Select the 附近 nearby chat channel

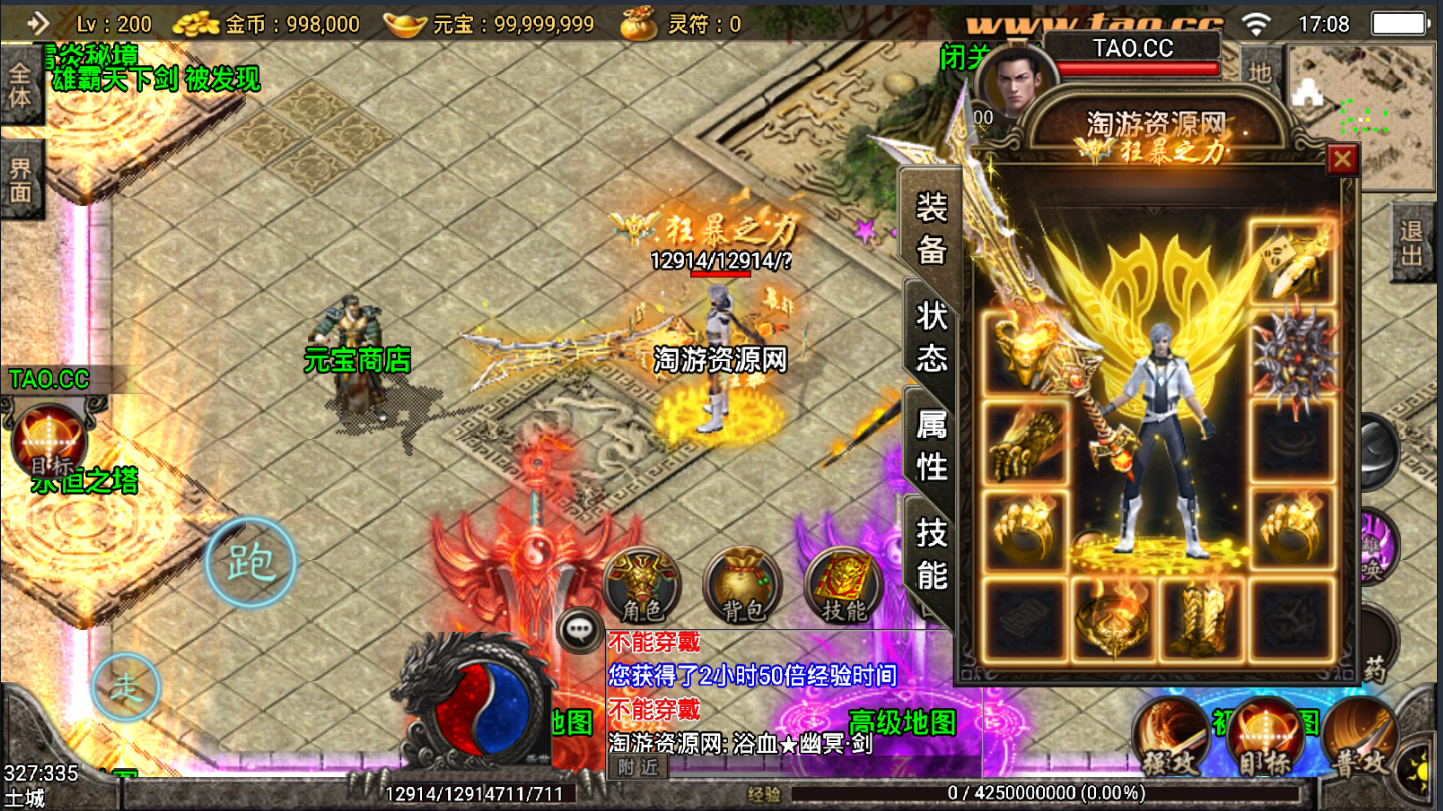point(638,767)
